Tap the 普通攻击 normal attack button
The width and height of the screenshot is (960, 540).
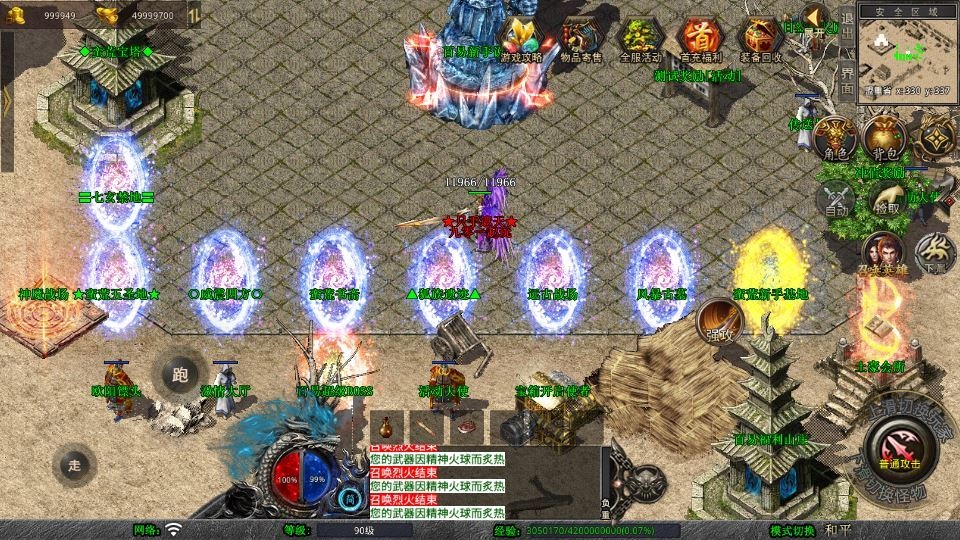click(x=892, y=445)
